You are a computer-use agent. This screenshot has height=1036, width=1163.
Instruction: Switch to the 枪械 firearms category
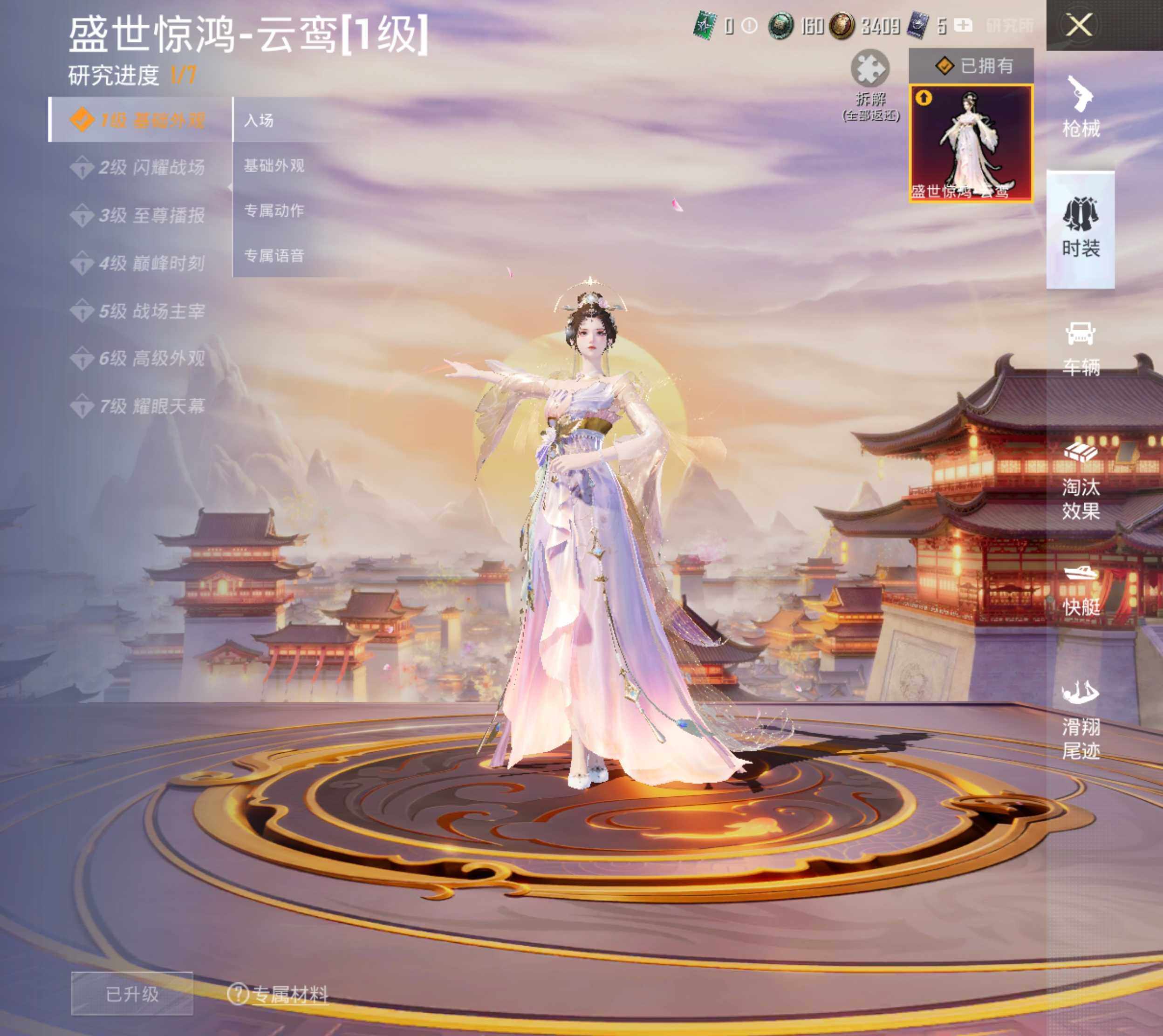pos(1081,108)
